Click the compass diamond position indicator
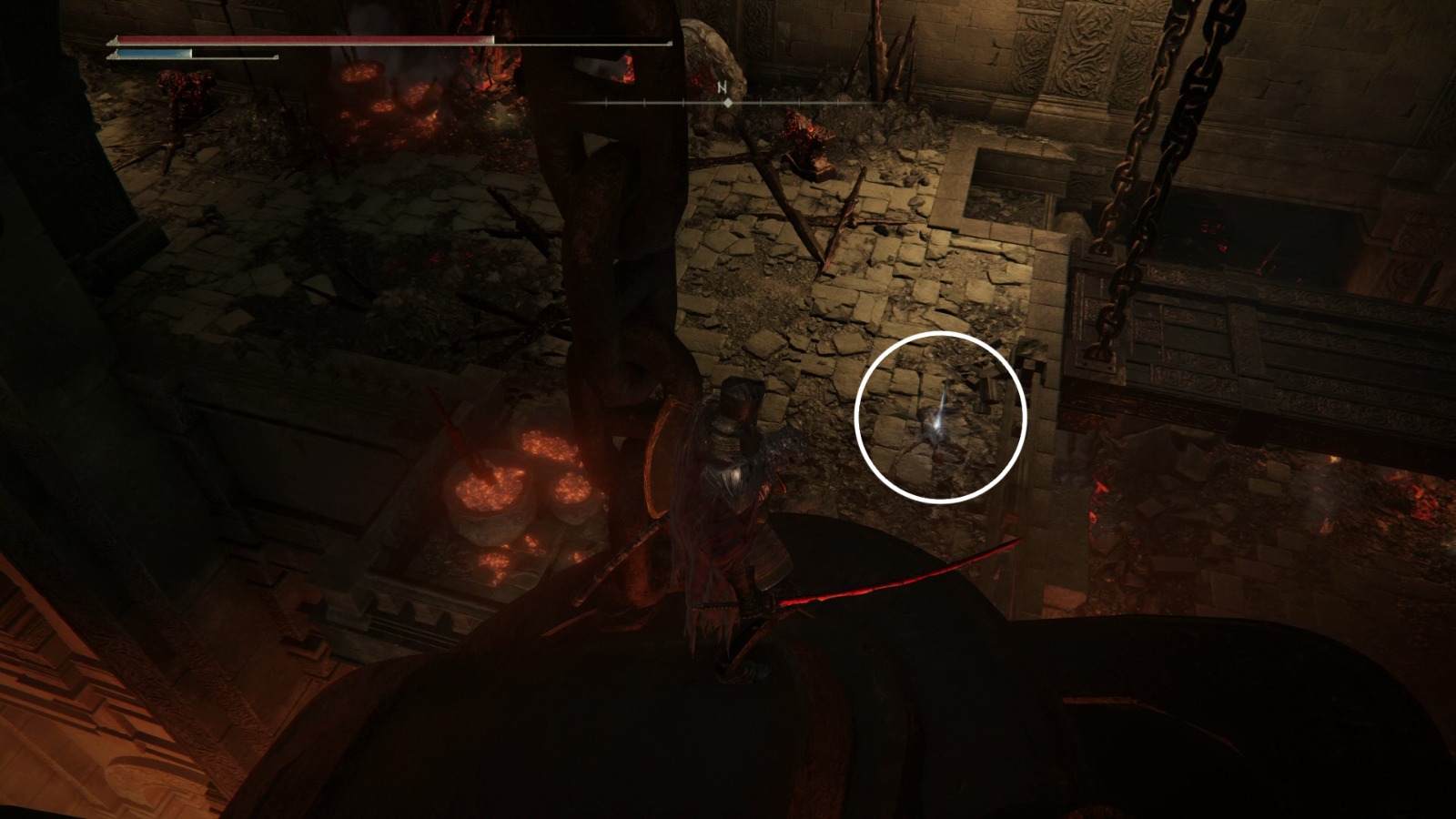The height and width of the screenshot is (819, 1456). click(728, 103)
